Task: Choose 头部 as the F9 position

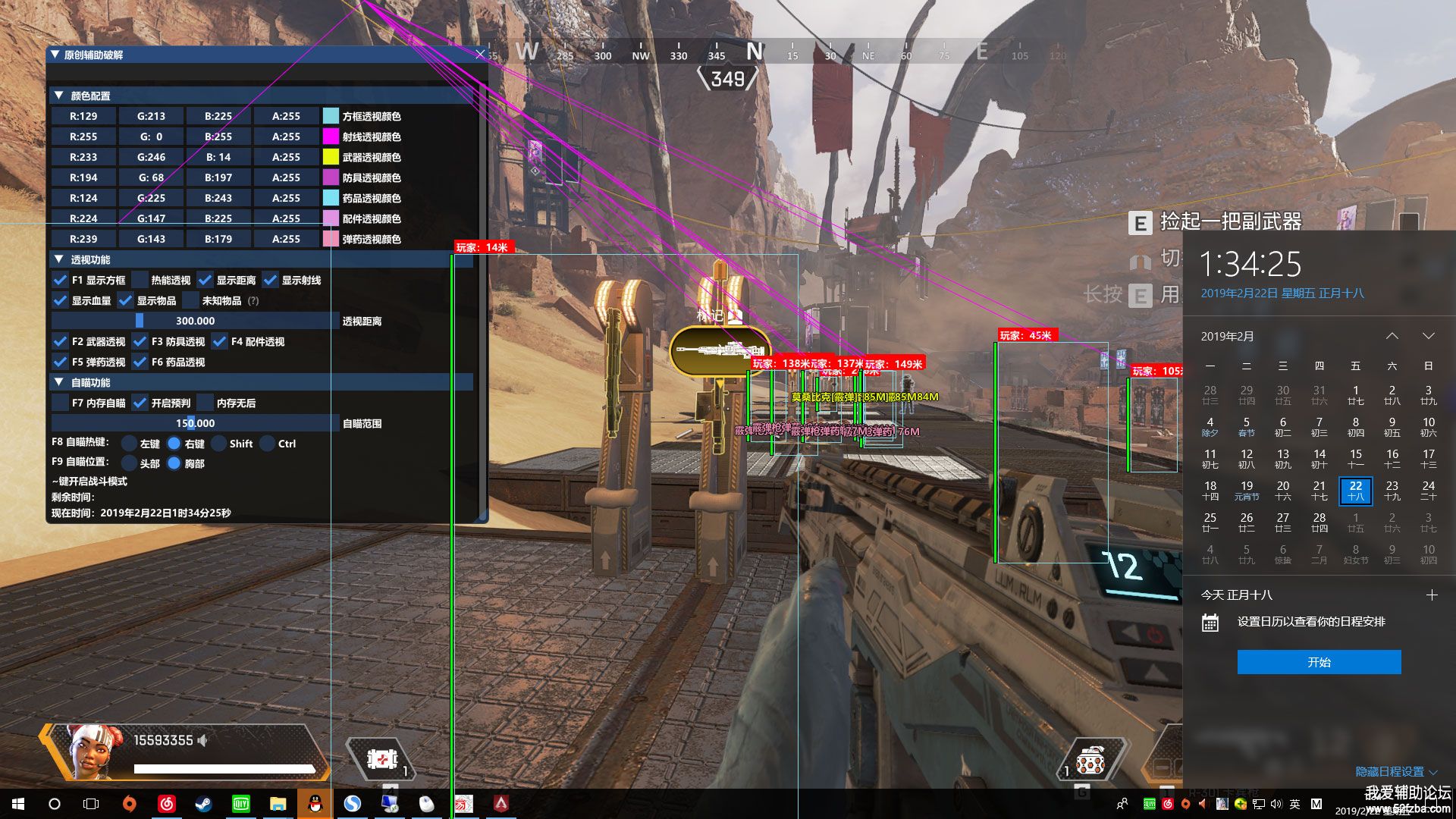Action: pyautogui.click(x=130, y=463)
